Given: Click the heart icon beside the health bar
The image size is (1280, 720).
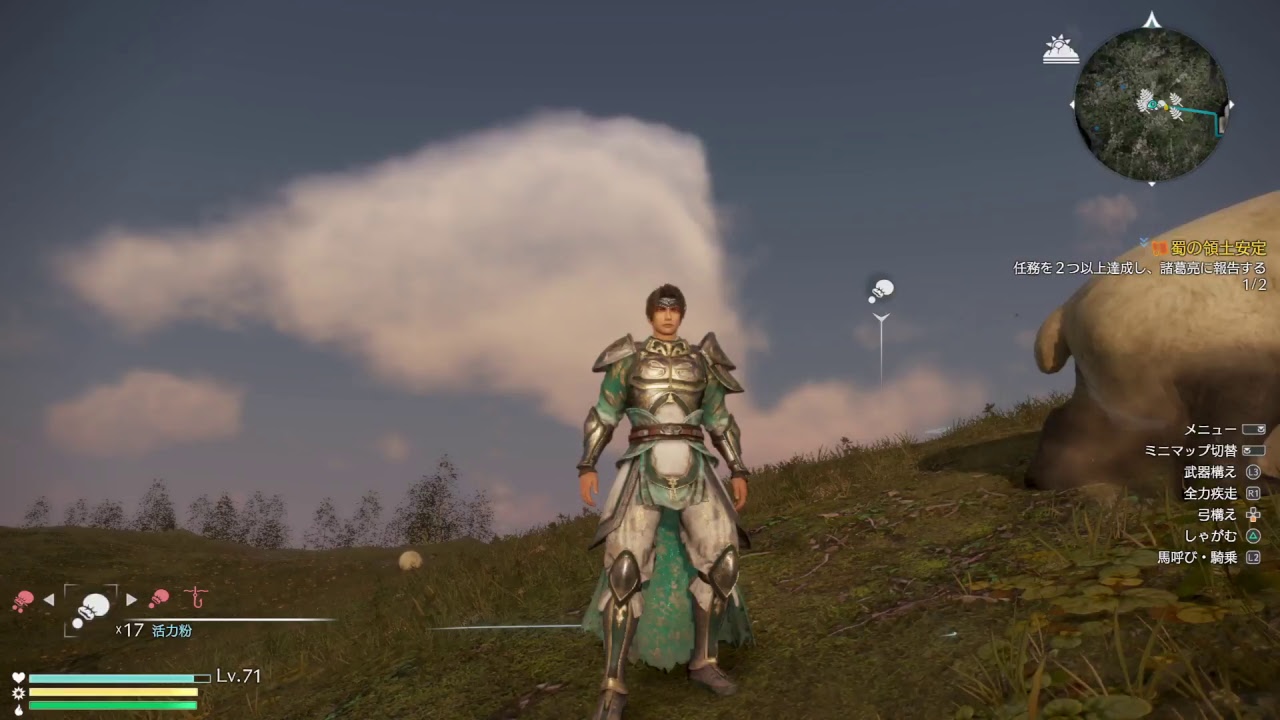Looking at the screenshot, I should coord(18,677).
